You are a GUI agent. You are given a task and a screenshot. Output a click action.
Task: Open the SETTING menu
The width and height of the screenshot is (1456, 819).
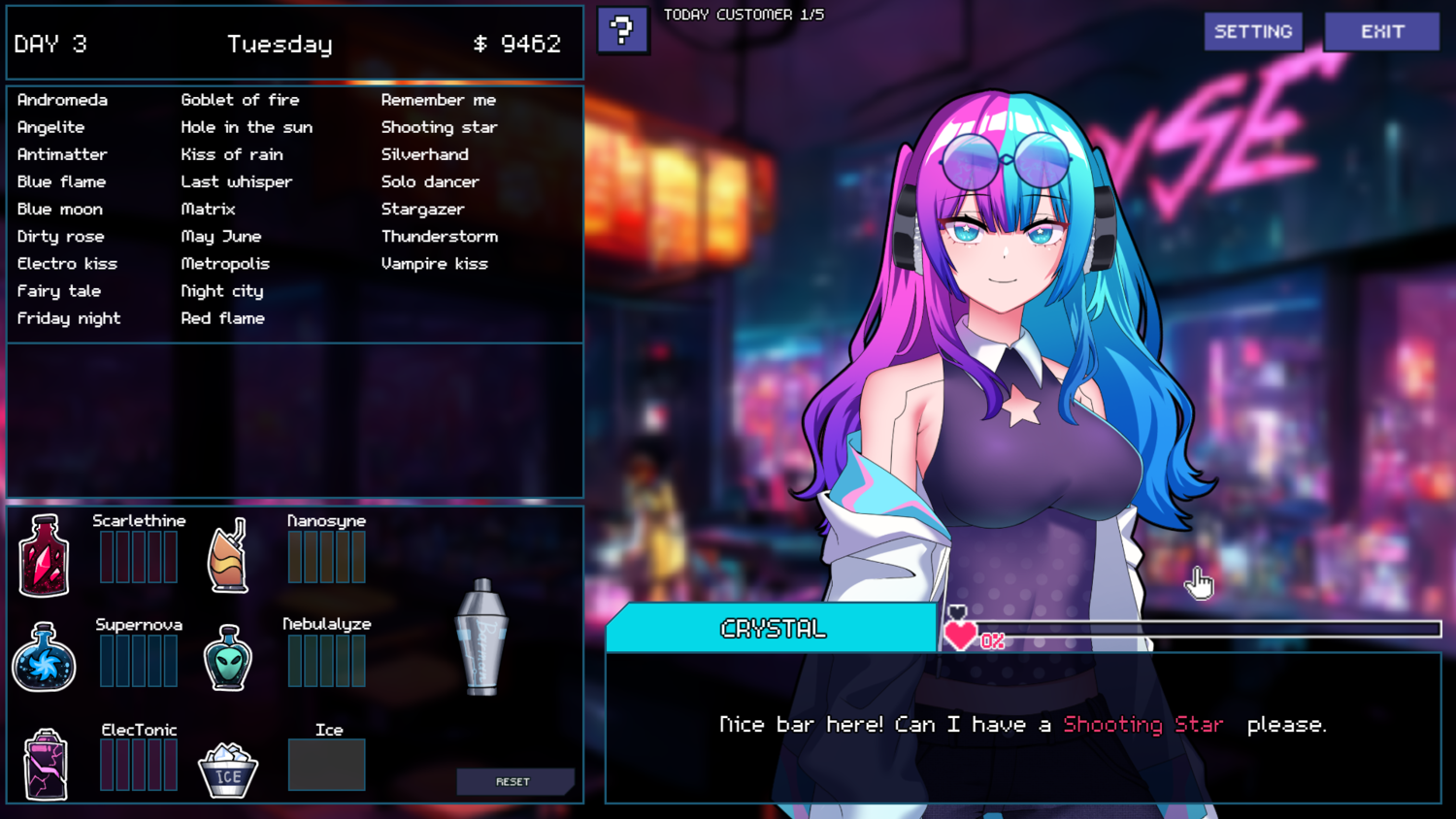point(1253,32)
